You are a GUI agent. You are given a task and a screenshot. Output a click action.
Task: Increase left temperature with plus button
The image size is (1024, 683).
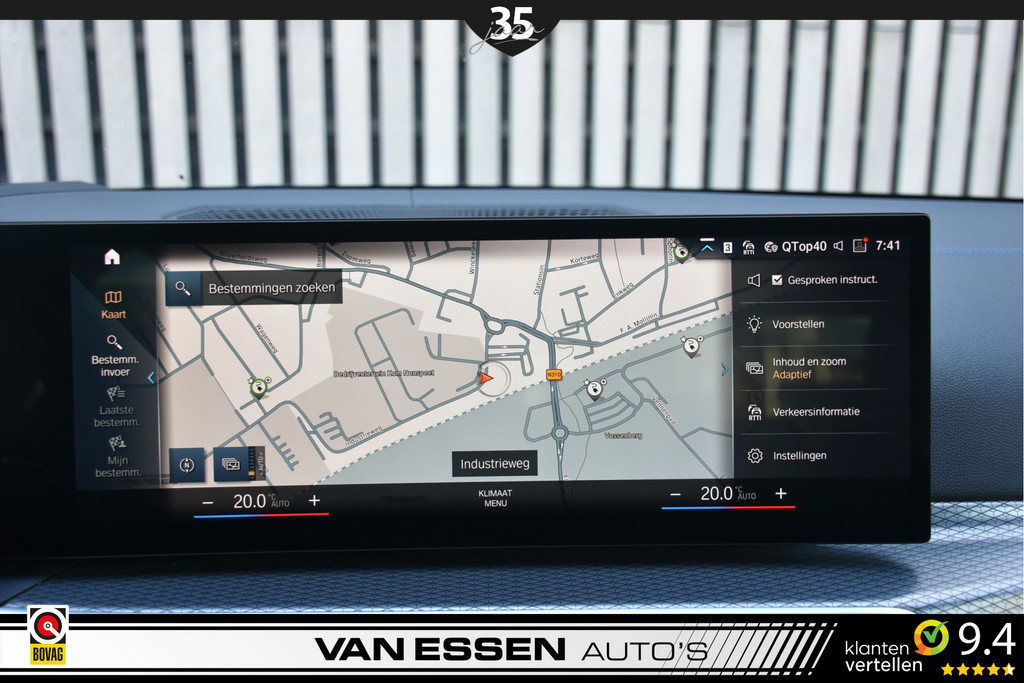point(314,501)
